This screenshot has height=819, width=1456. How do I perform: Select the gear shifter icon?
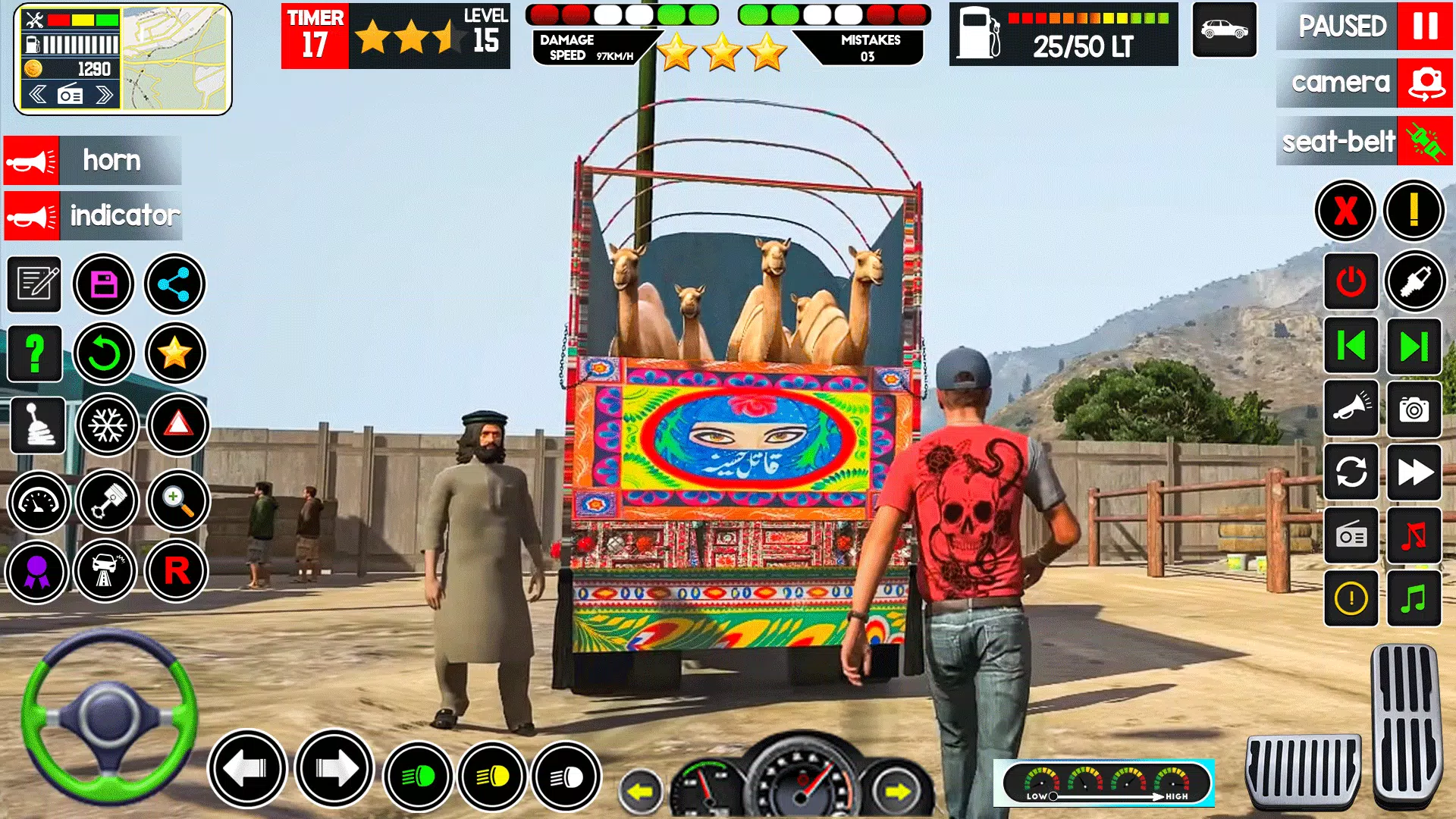point(36,426)
